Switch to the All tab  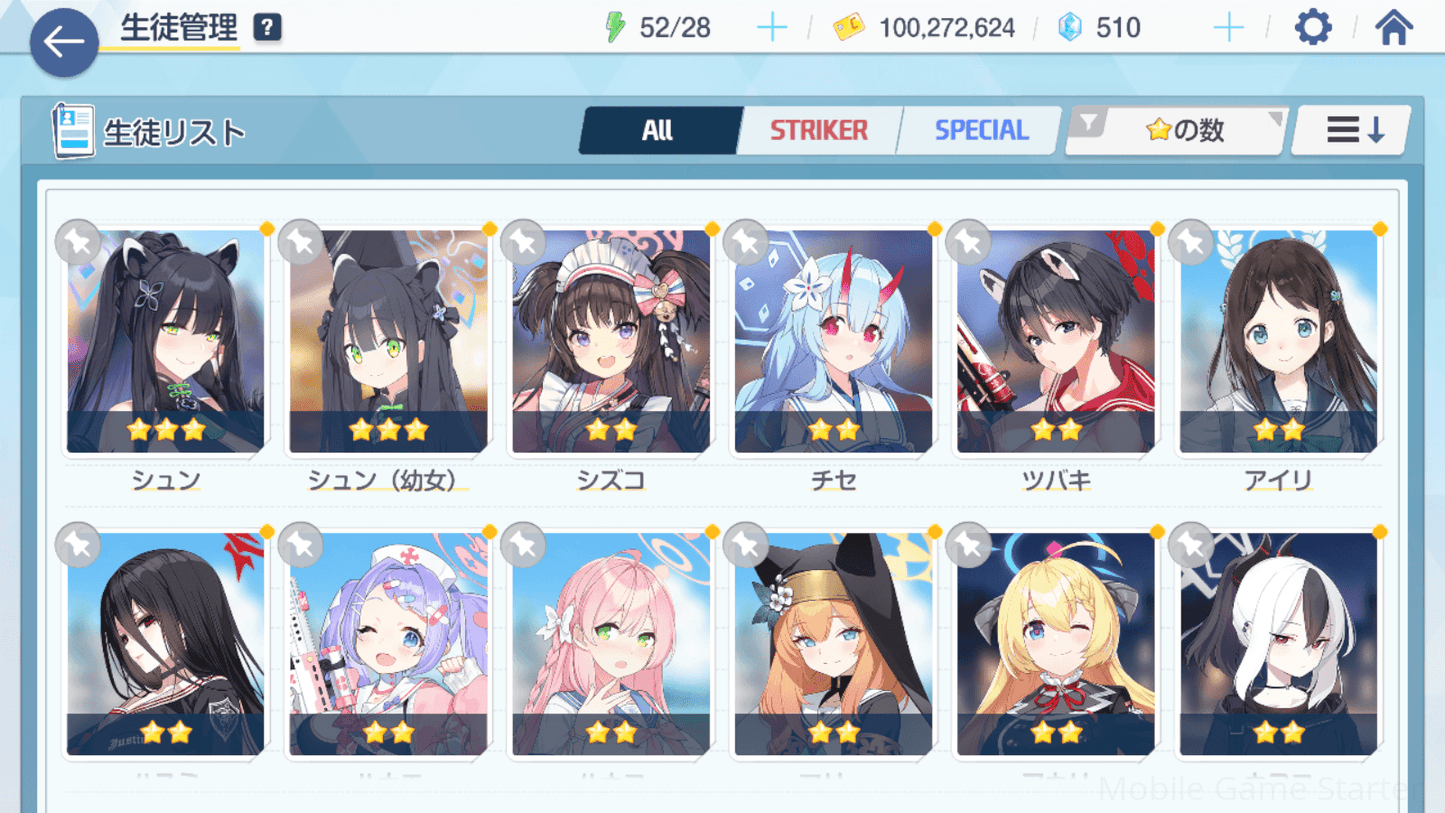point(658,131)
